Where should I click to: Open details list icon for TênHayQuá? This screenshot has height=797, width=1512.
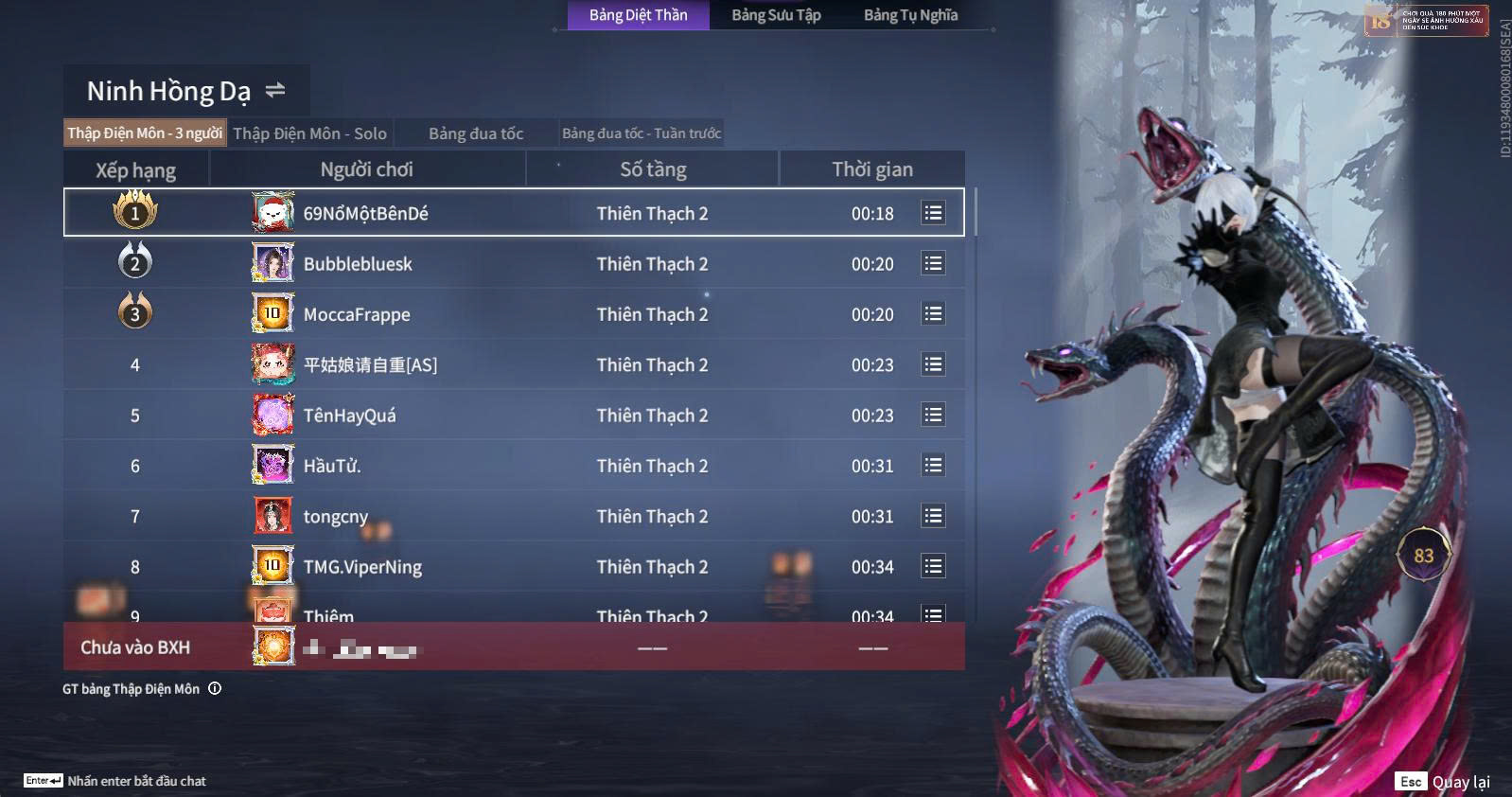pyautogui.click(x=933, y=415)
